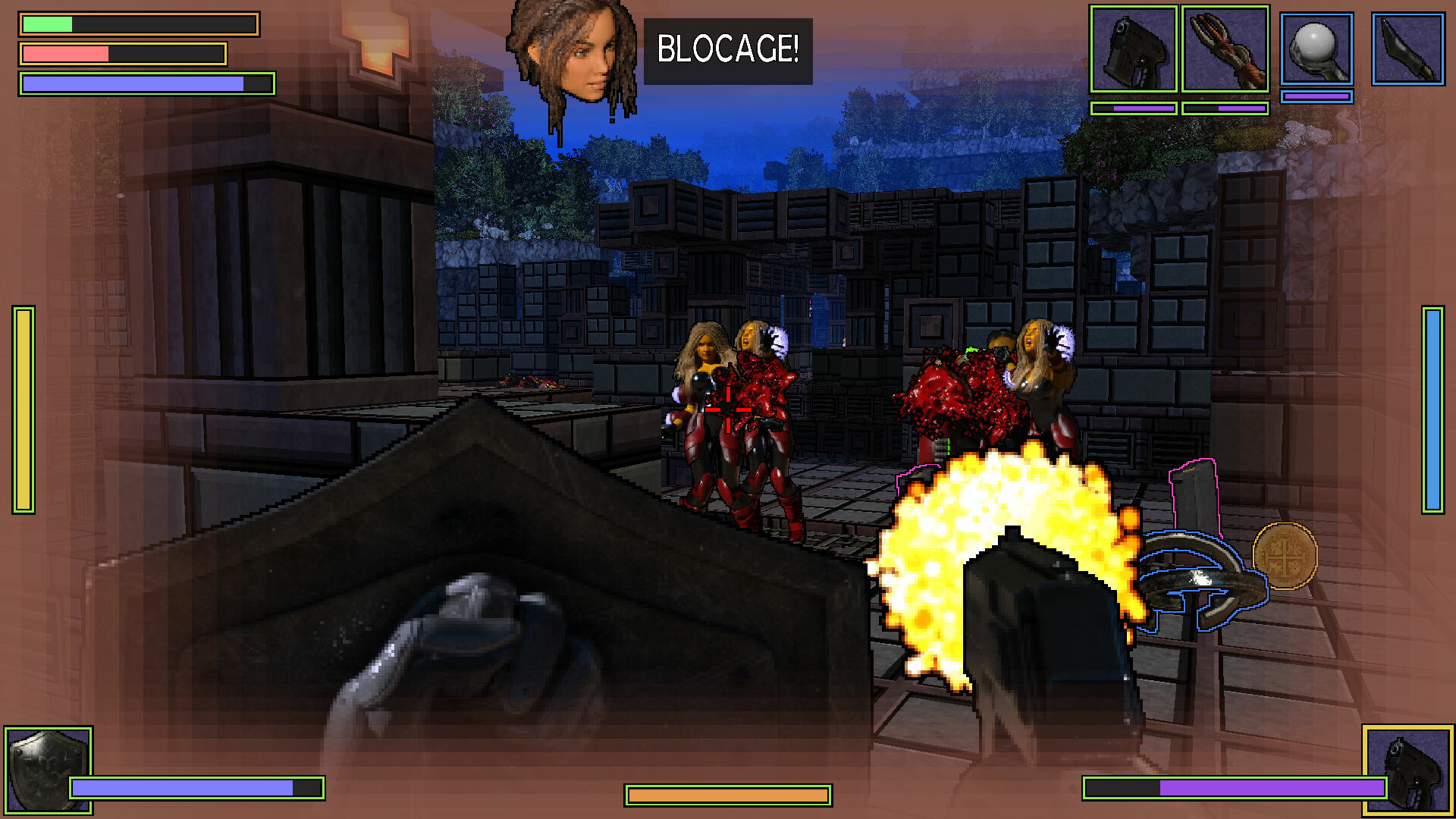1456x819 pixels.
Task: Select the dagger weapon slot
Action: [1407, 49]
